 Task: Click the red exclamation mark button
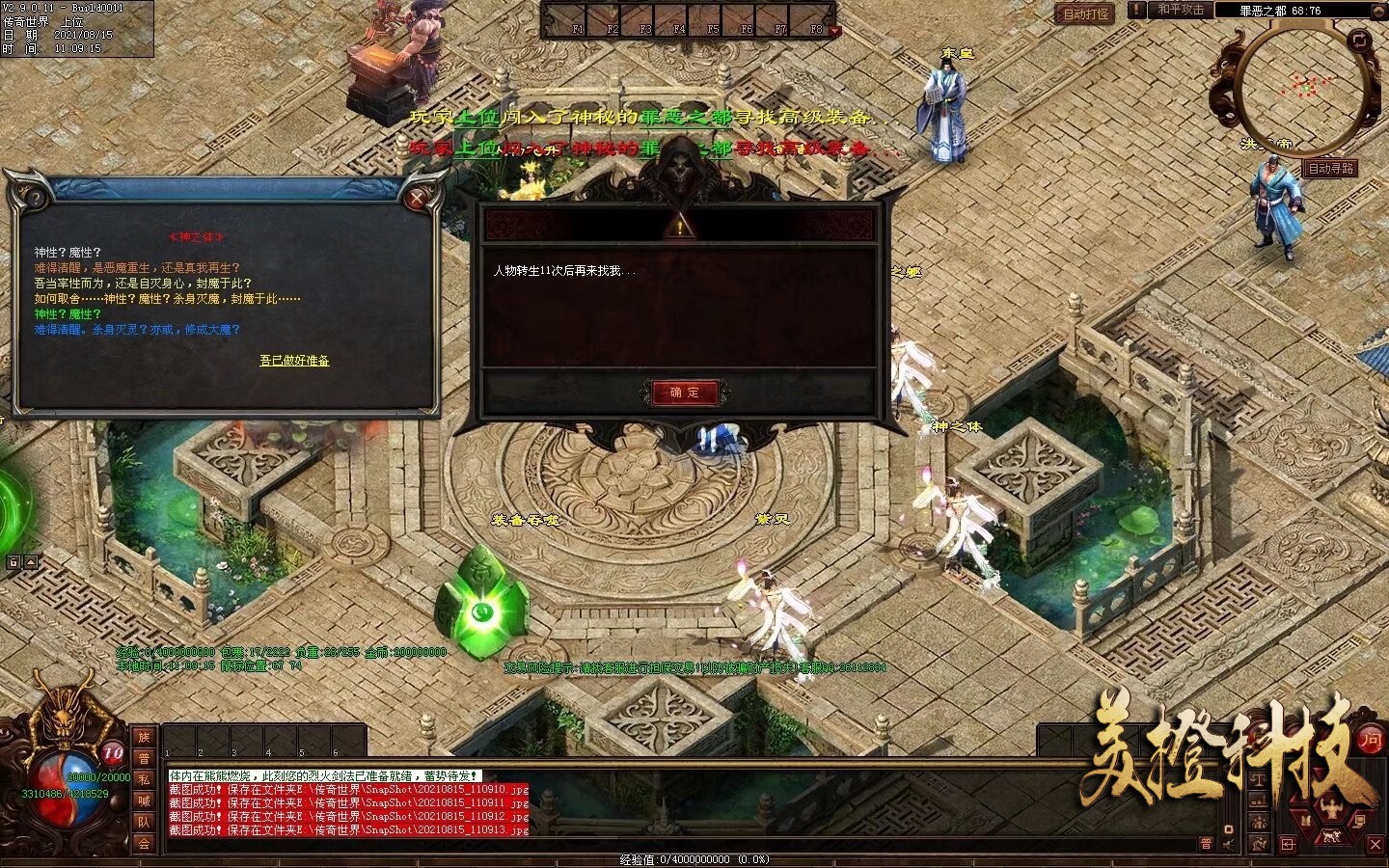coord(1138,10)
